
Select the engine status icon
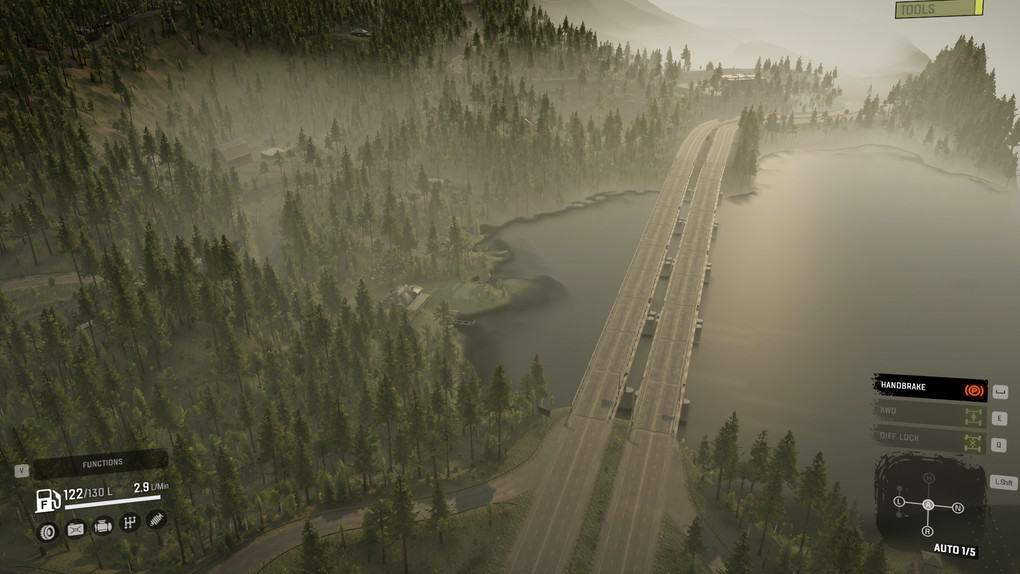pos(103,526)
